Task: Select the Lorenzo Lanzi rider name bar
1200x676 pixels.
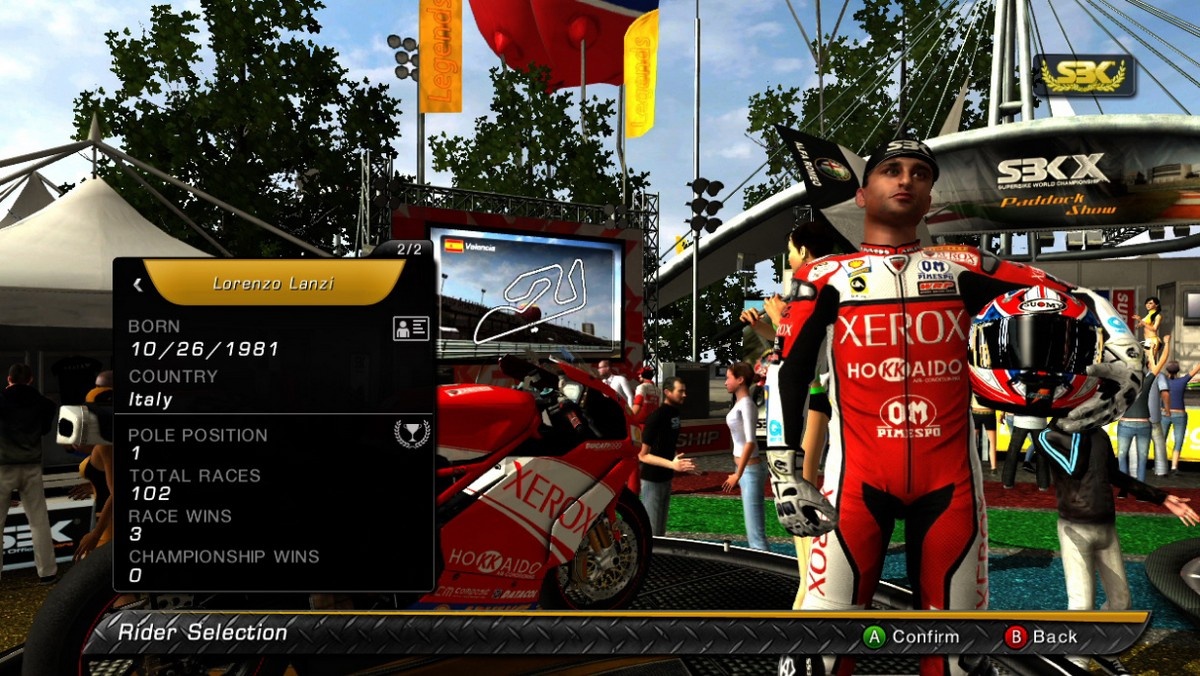Action: coord(273,284)
